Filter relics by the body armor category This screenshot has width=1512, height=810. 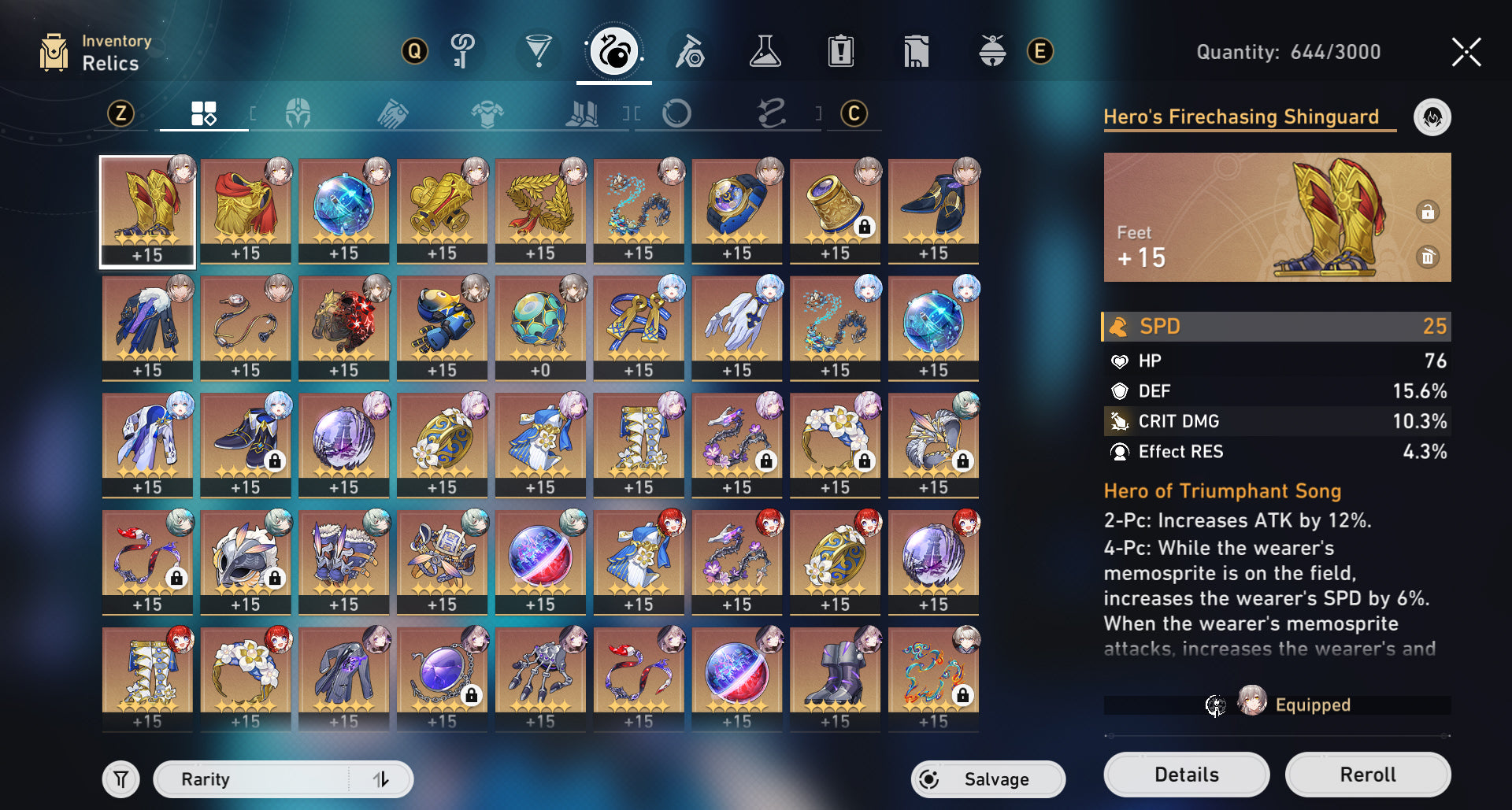point(487,114)
